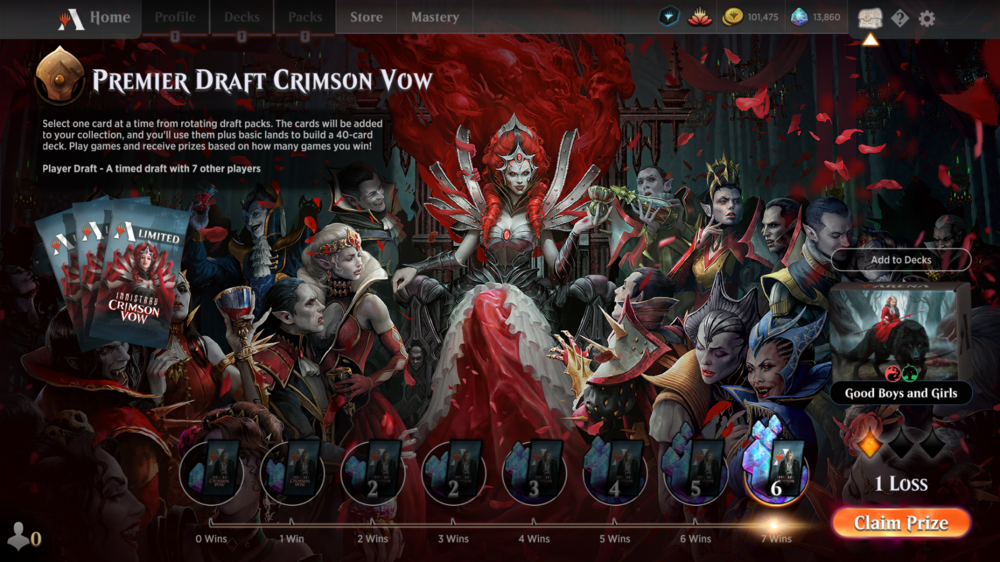Click the red lotus icon in top bar
Screen dimensions: 1000x562
tap(700, 17)
